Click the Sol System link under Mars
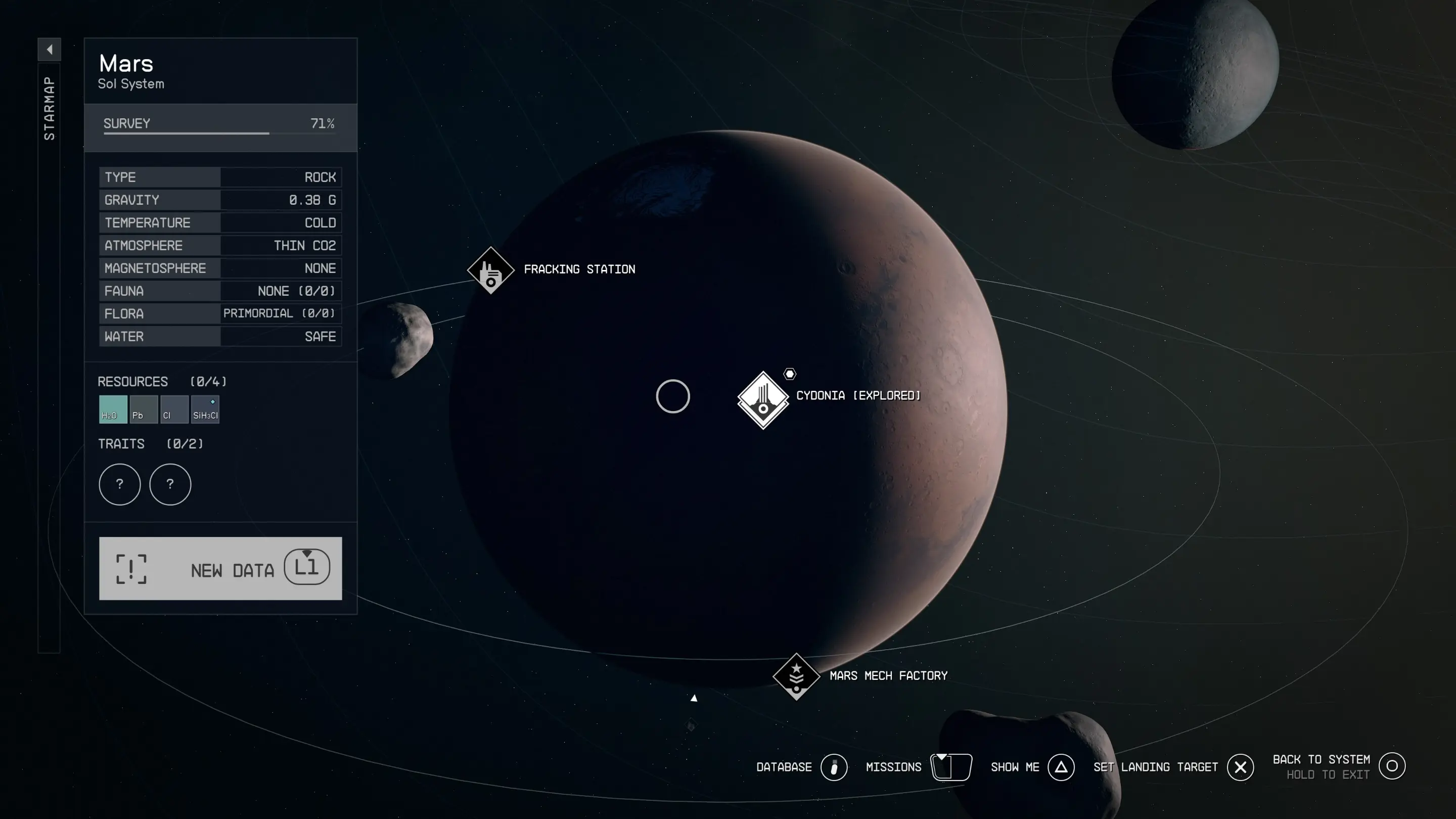Screen dimensions: 1456x819 (x=131, y=83)
